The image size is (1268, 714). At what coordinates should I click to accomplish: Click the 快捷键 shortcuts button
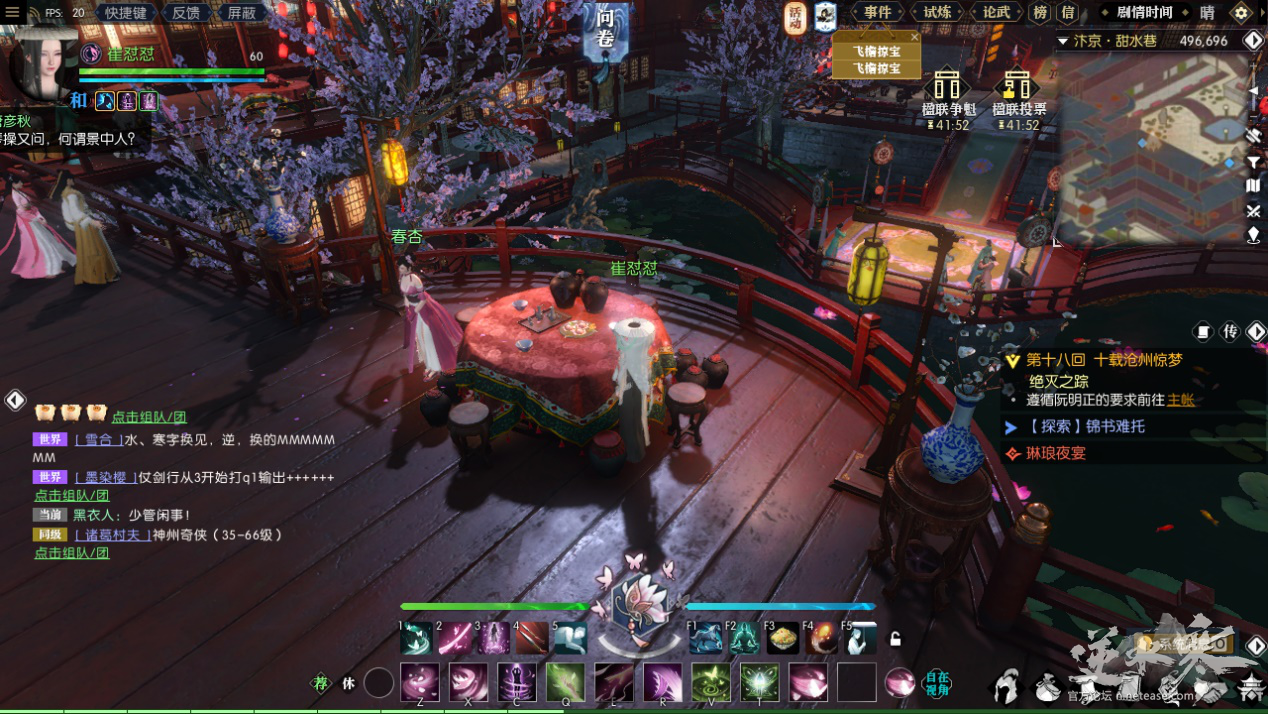tap(126, 13)
